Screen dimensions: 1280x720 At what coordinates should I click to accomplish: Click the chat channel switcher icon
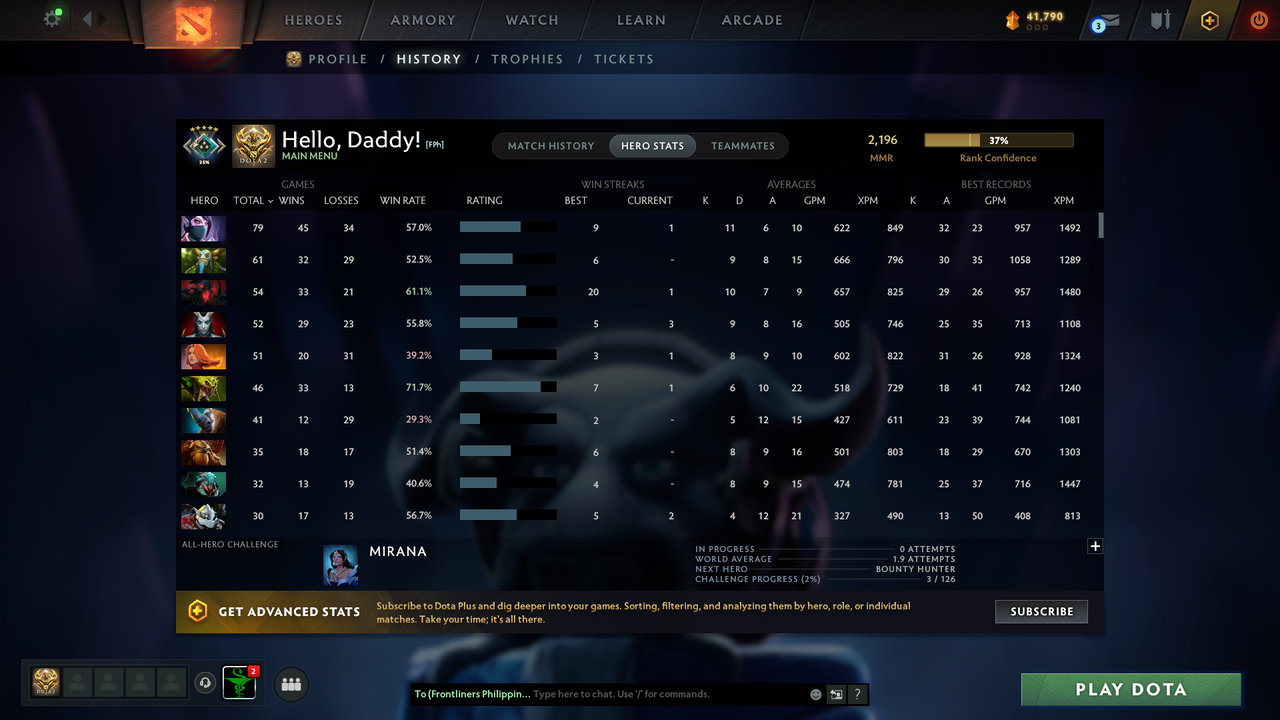(x=836, y=693)
